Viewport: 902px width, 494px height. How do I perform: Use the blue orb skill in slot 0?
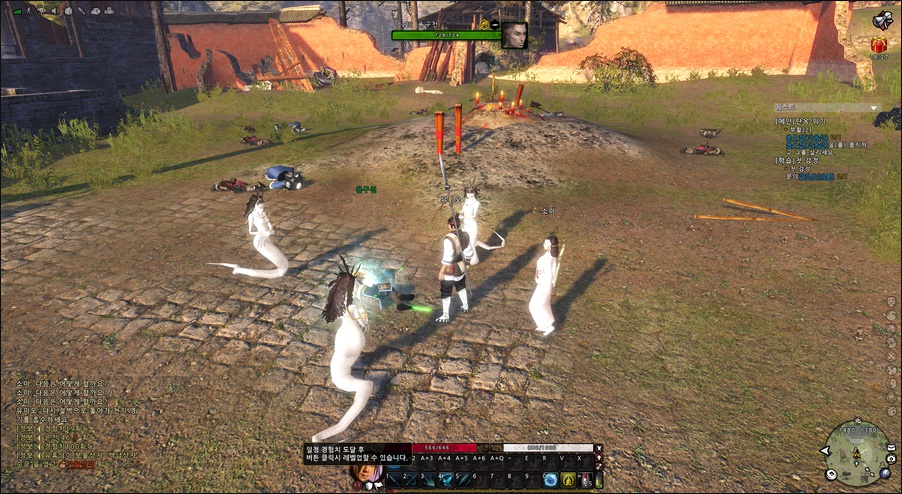[549, 480]
